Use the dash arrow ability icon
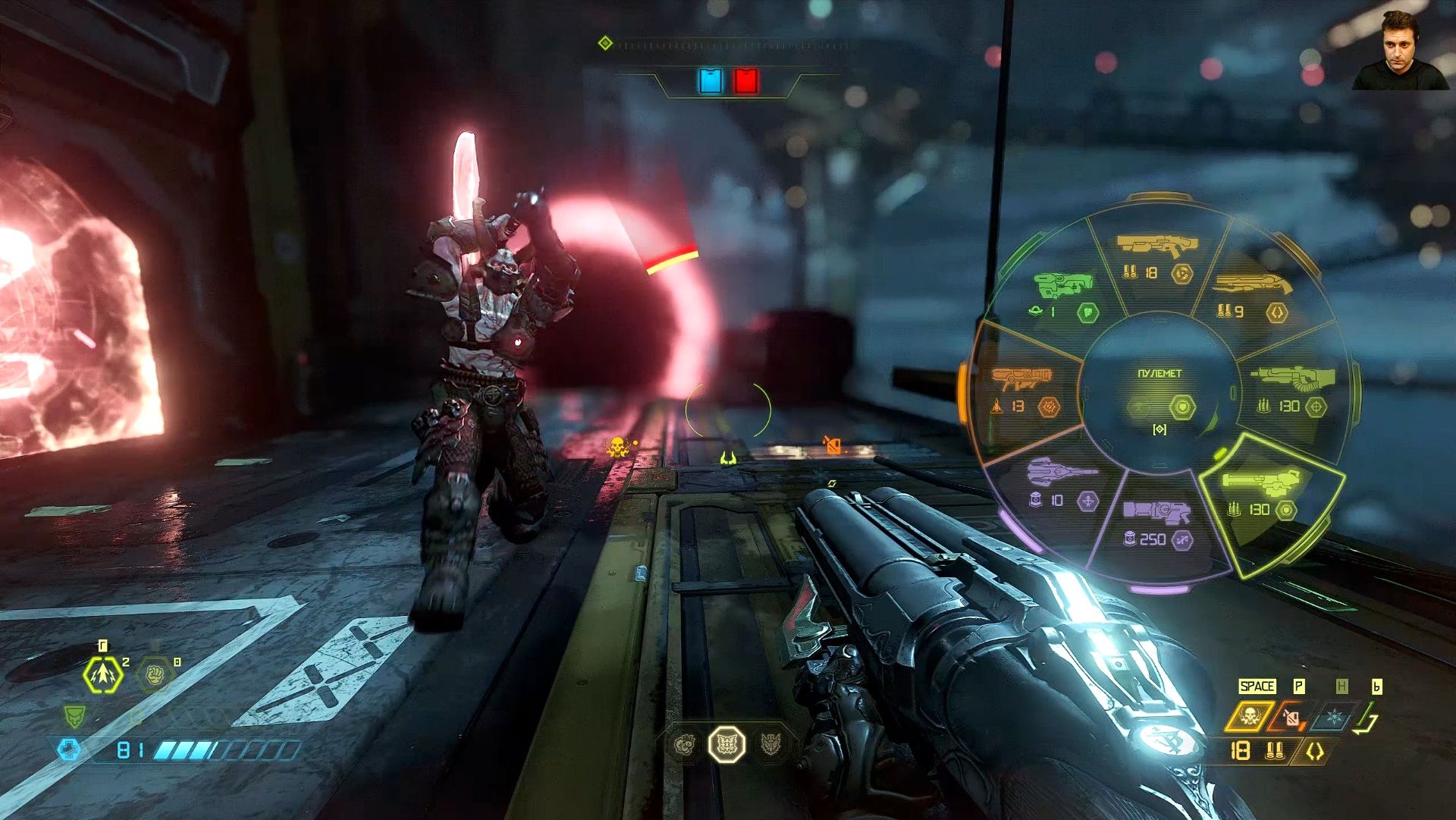This screenshot has width=1456, height=820. [x=102, y=674]
